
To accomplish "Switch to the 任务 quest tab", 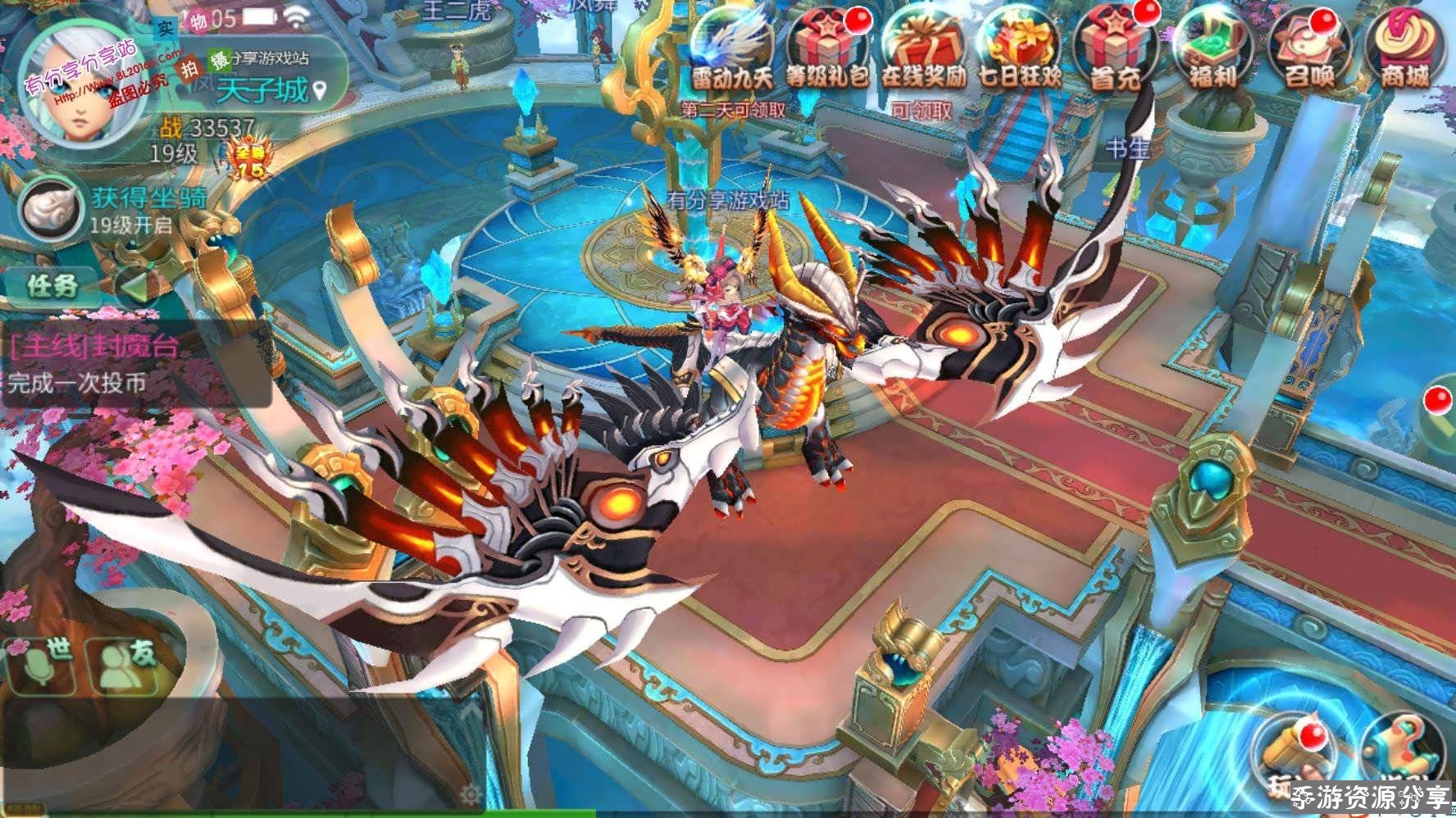I will (x=52, y=286).
